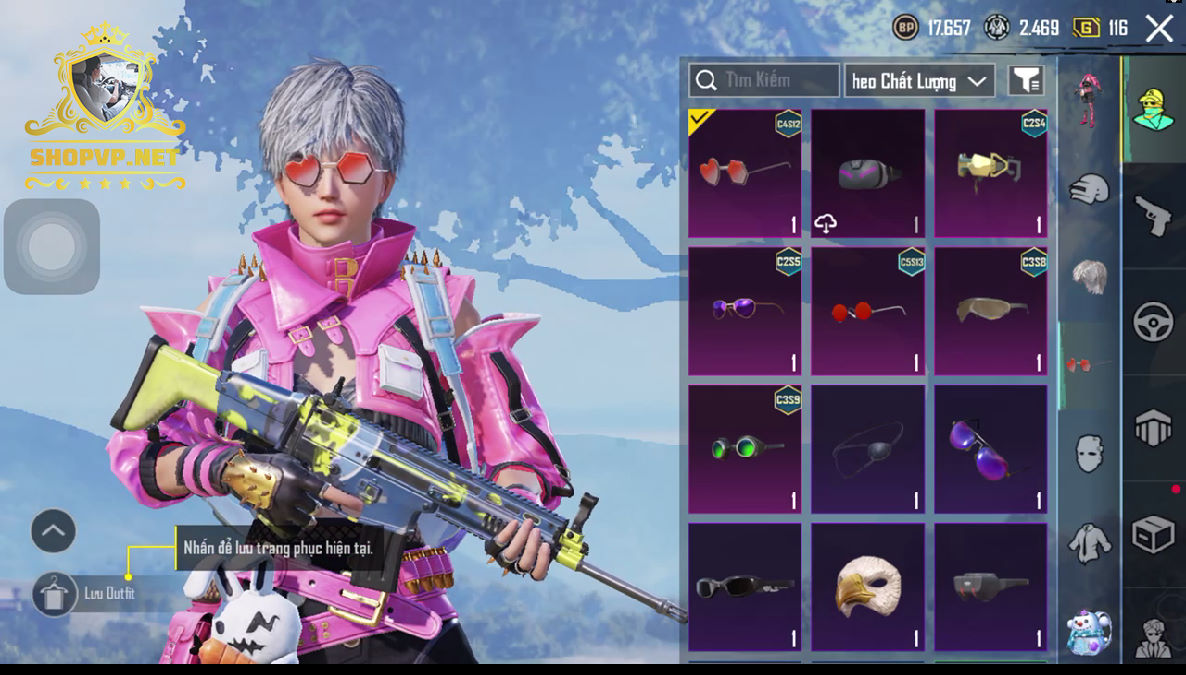
Task: Select the red heart-shaped glasses item
Action: [744, 173]
